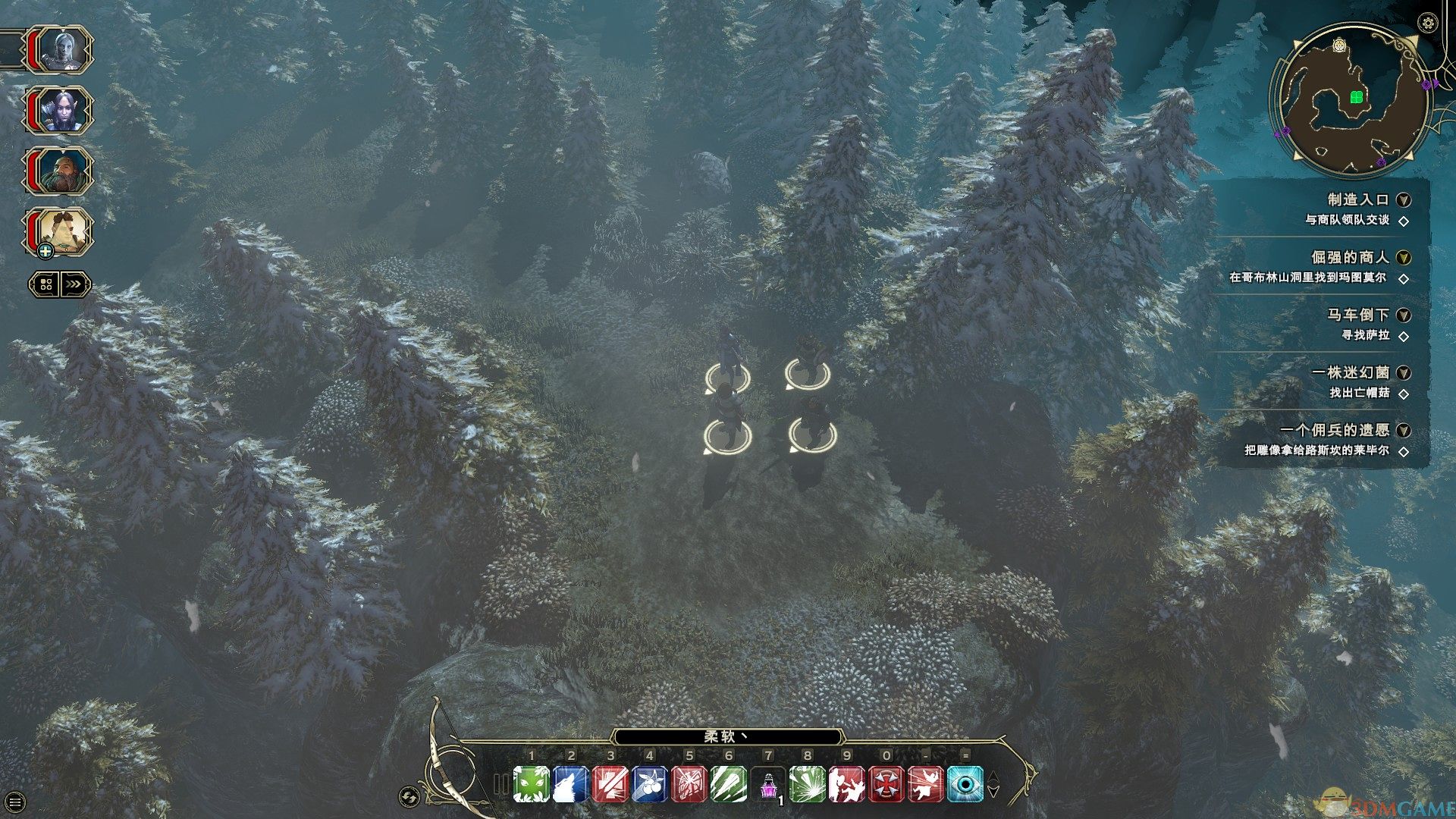Select the pale white-haired elf portrait

click(x=61, y=50)
